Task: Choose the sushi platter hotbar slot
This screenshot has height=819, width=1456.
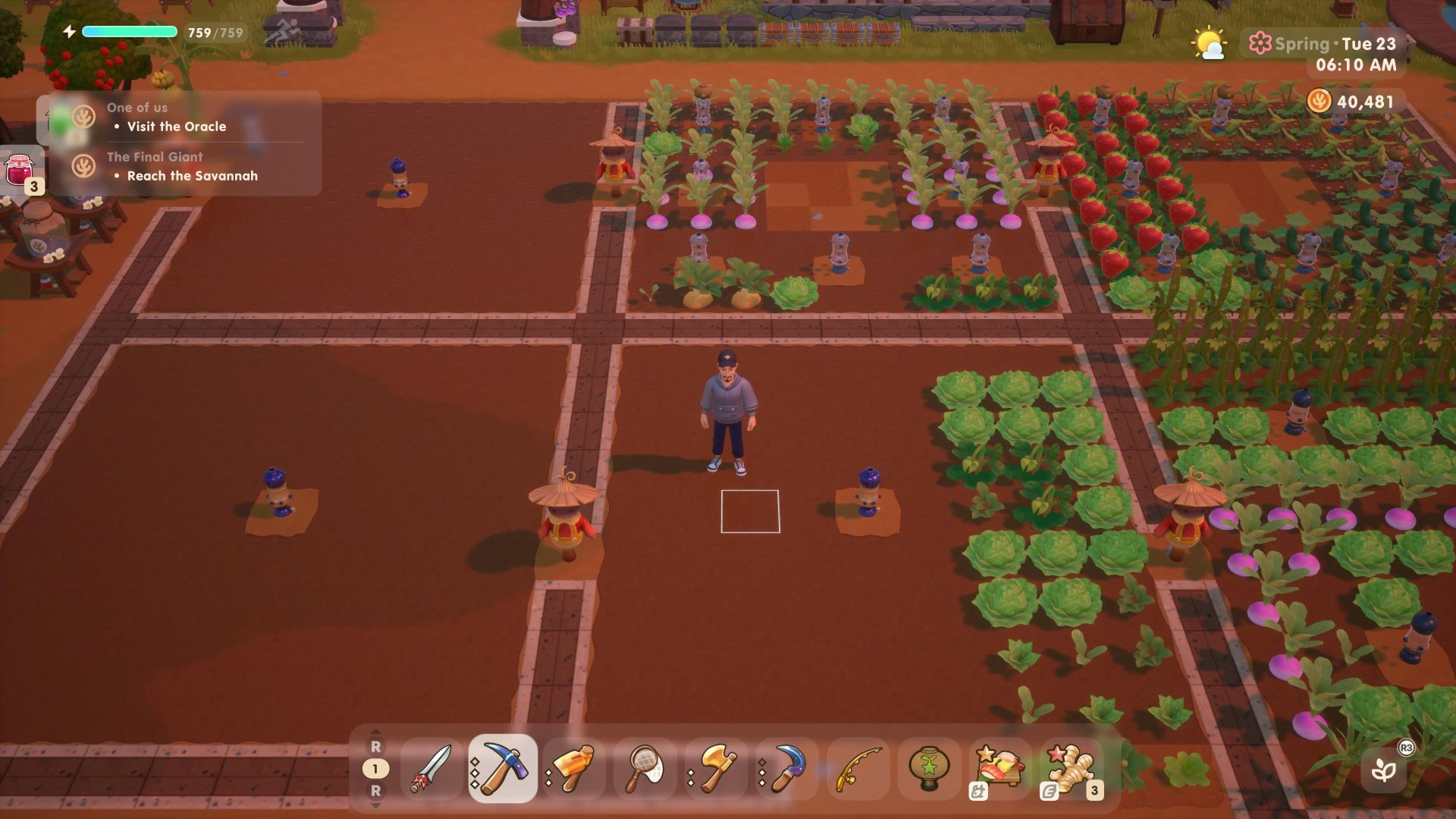Action: [1001, 769]
